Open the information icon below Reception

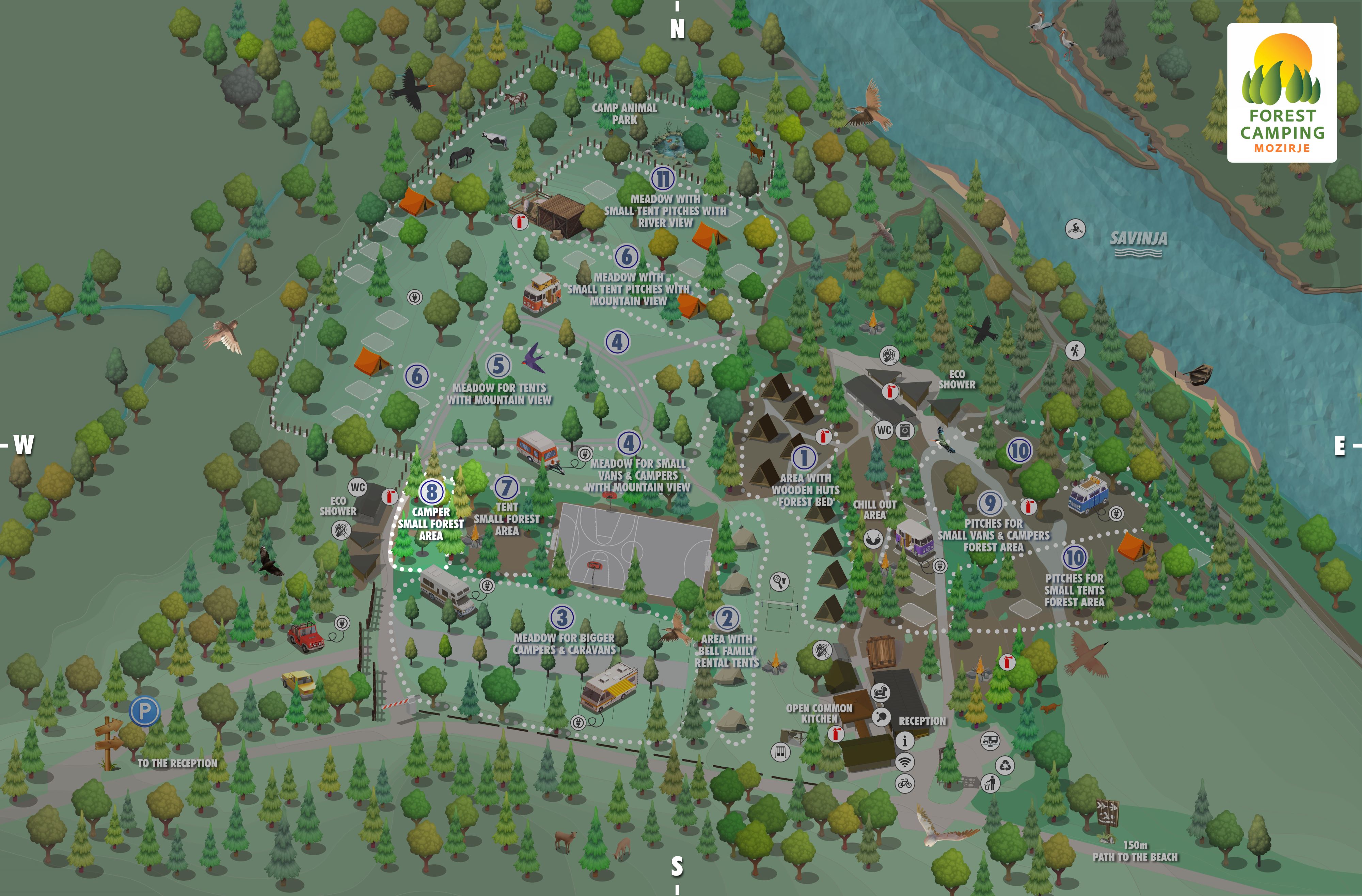click(905, 741)
